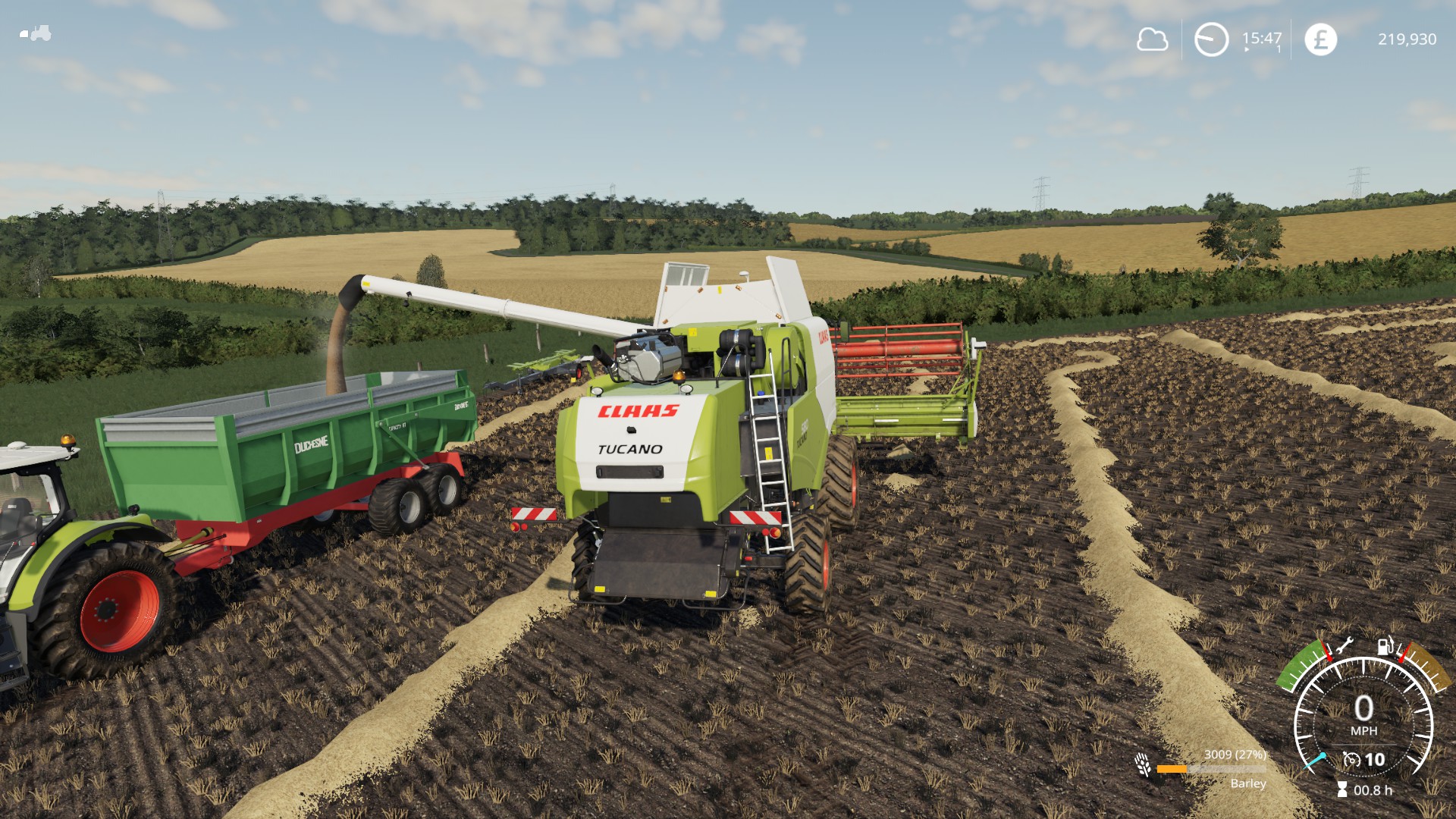
Task: Click the cloudy weather icon
Action: tap(1152, 39)
